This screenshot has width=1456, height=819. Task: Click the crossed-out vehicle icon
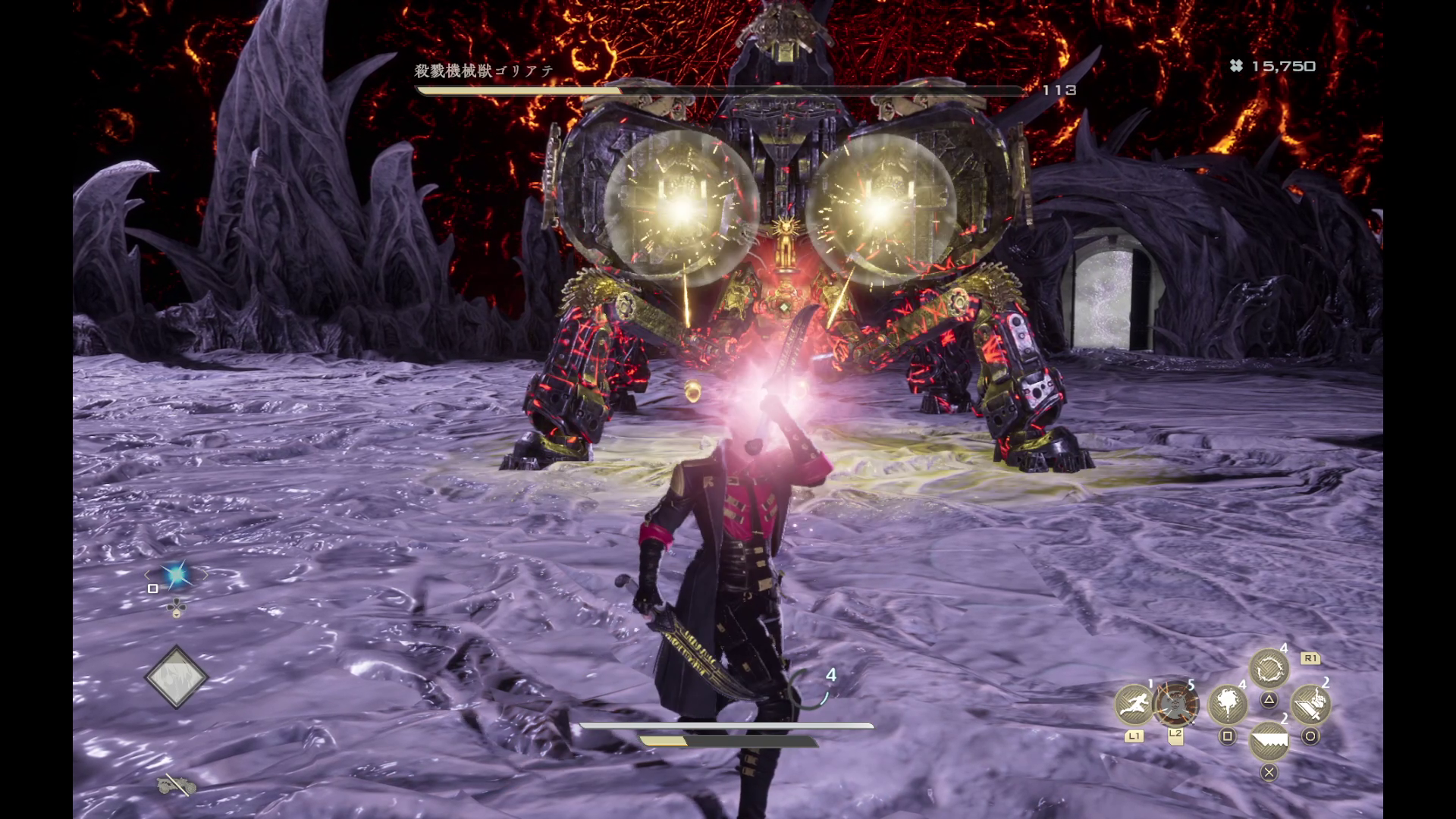(x=176, y=786)
